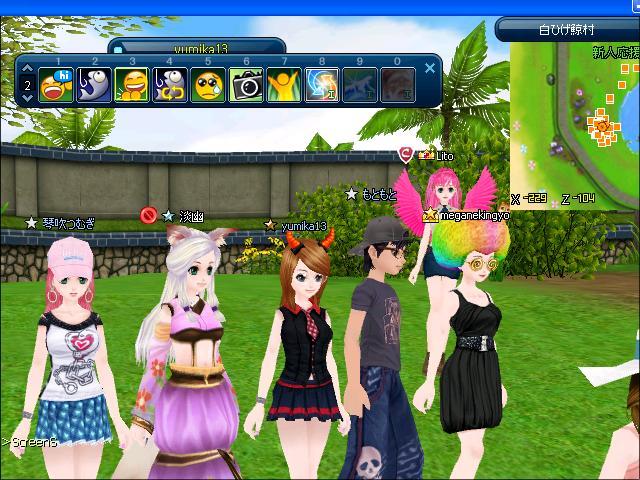Switch the hotbar page up
Screen dimensions: 640x480
[x=26, y=72]
